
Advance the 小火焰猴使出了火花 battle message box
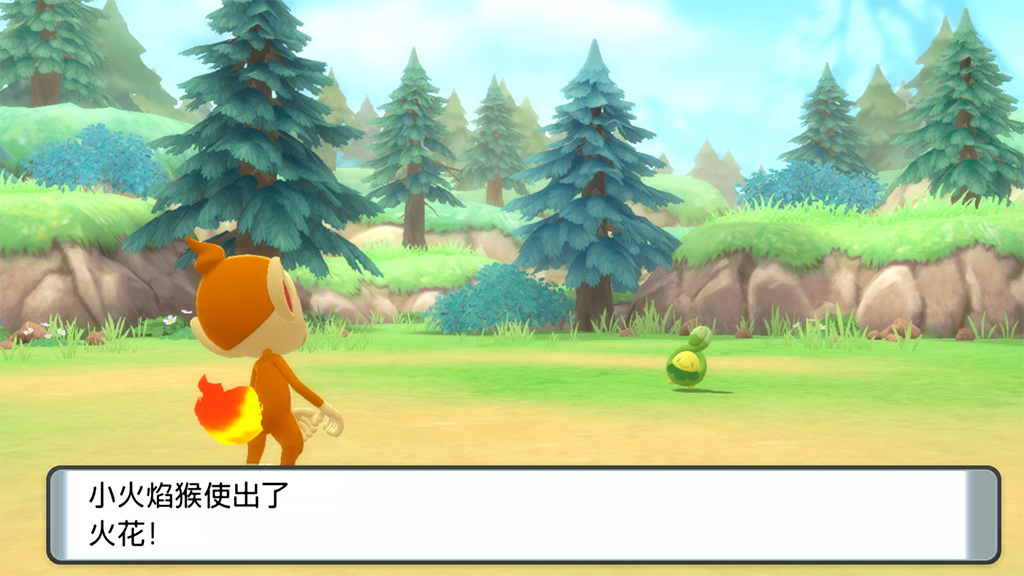tap(523, 514)
